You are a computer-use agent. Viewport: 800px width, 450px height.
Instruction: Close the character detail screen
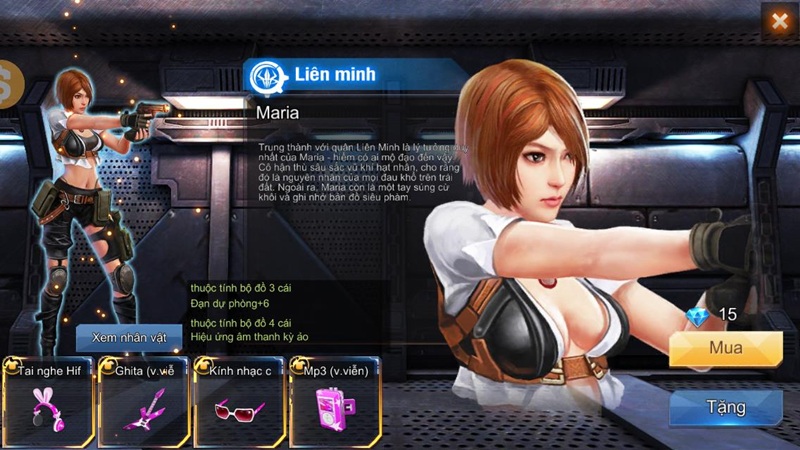(x=779, y=21)
